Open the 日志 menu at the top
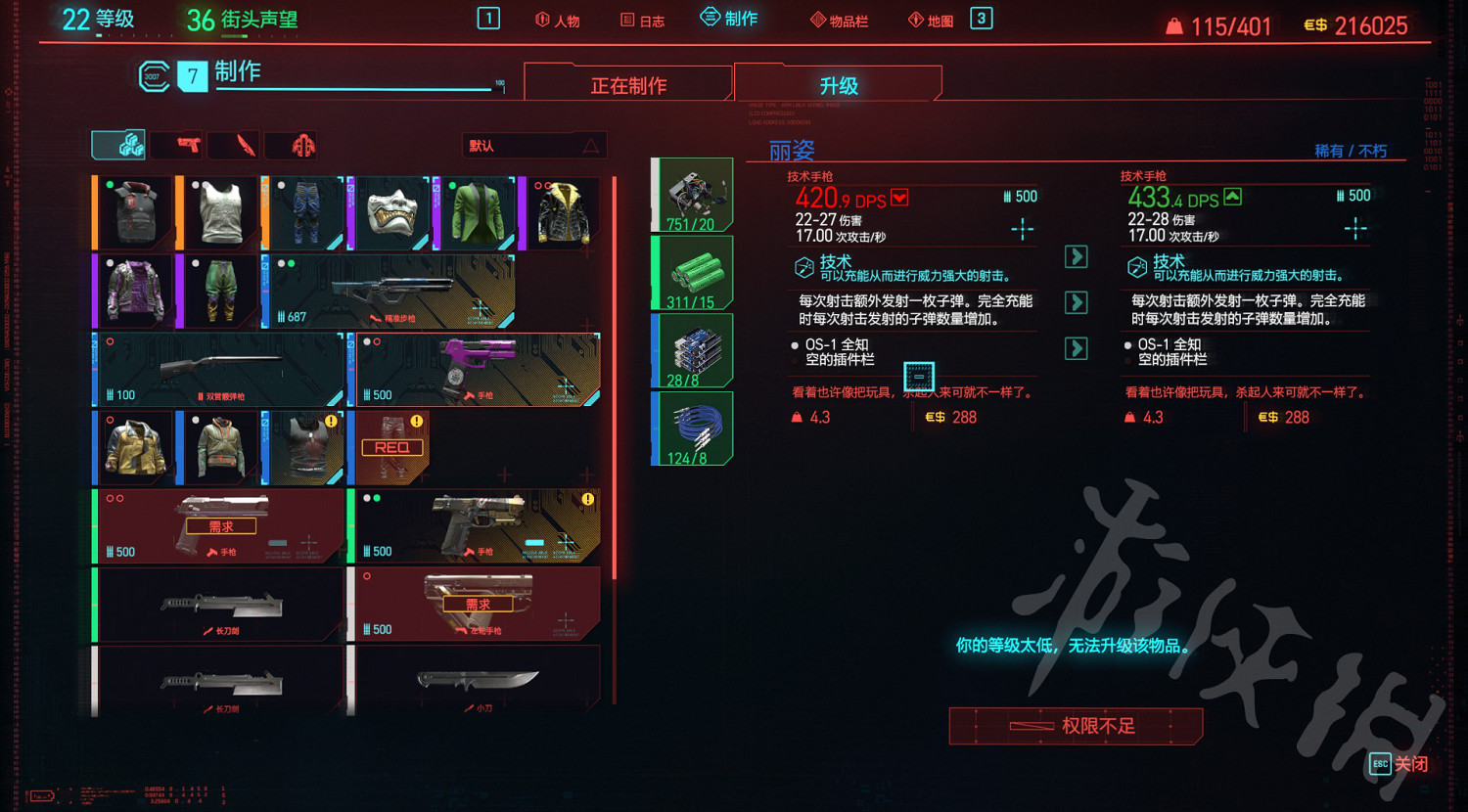The height and width of the screenshot is (812, 1468). click(x=641, y=18)
